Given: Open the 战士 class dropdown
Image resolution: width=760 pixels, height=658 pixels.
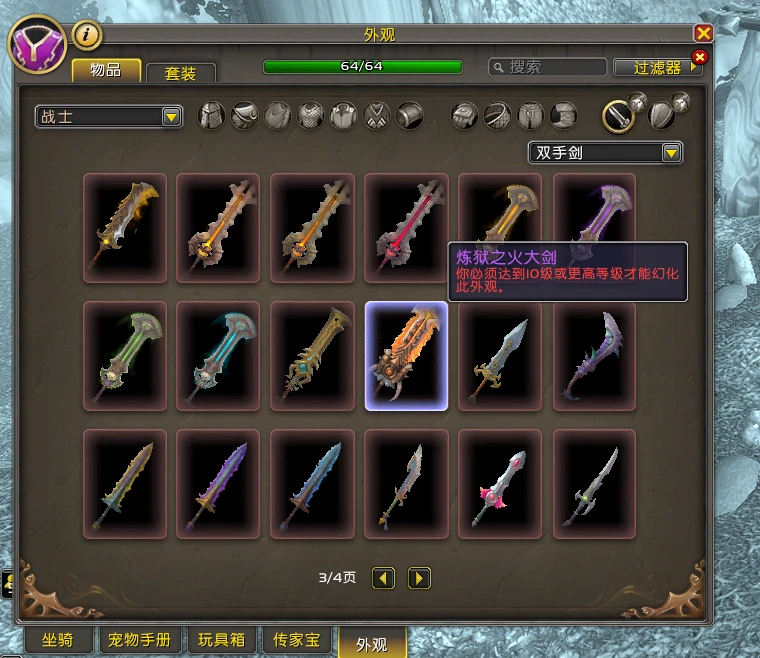Looking at the screenshot, I should (108, 117).
